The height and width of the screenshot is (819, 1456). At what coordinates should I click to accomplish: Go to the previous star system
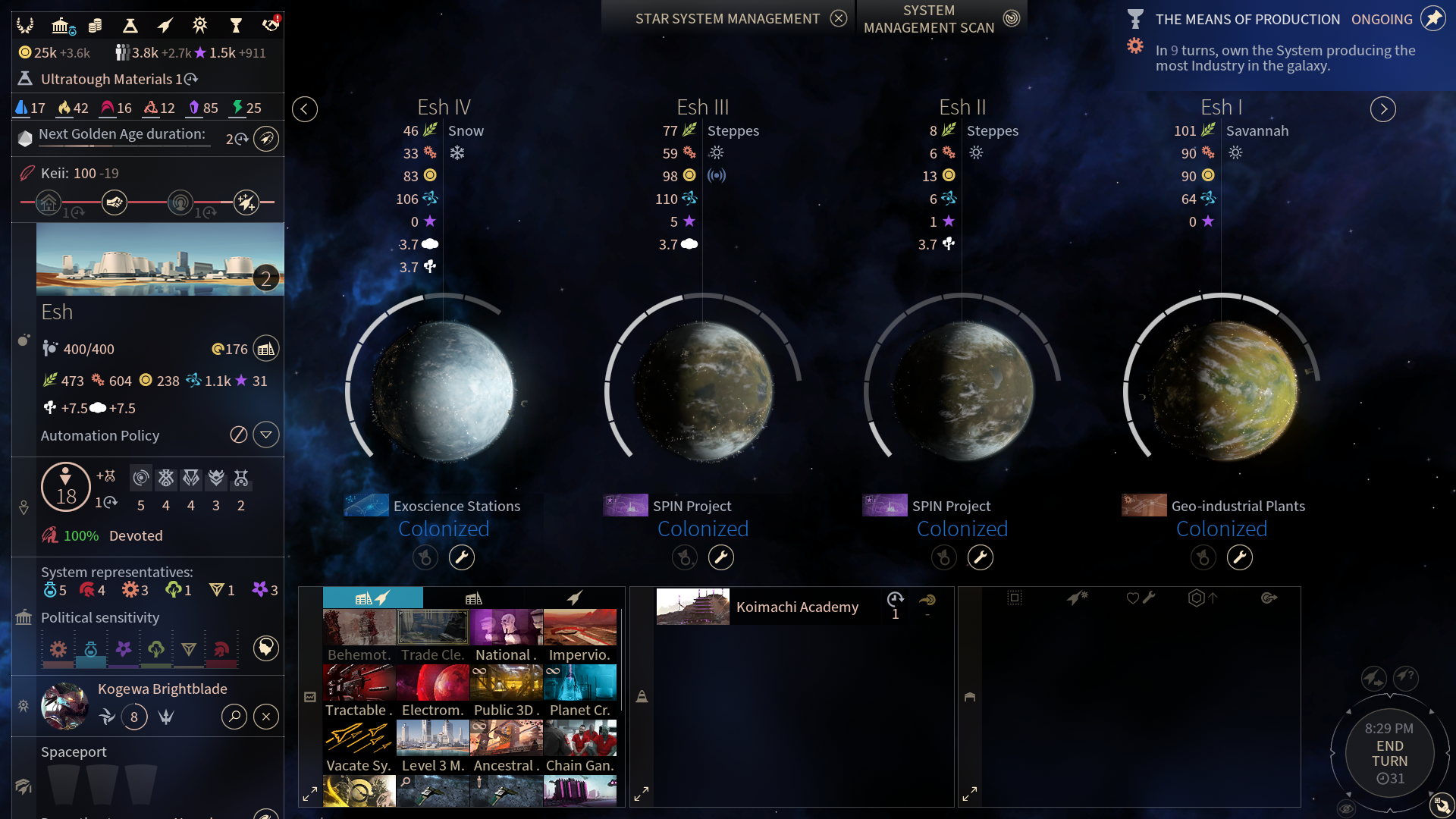coord(305,109)
